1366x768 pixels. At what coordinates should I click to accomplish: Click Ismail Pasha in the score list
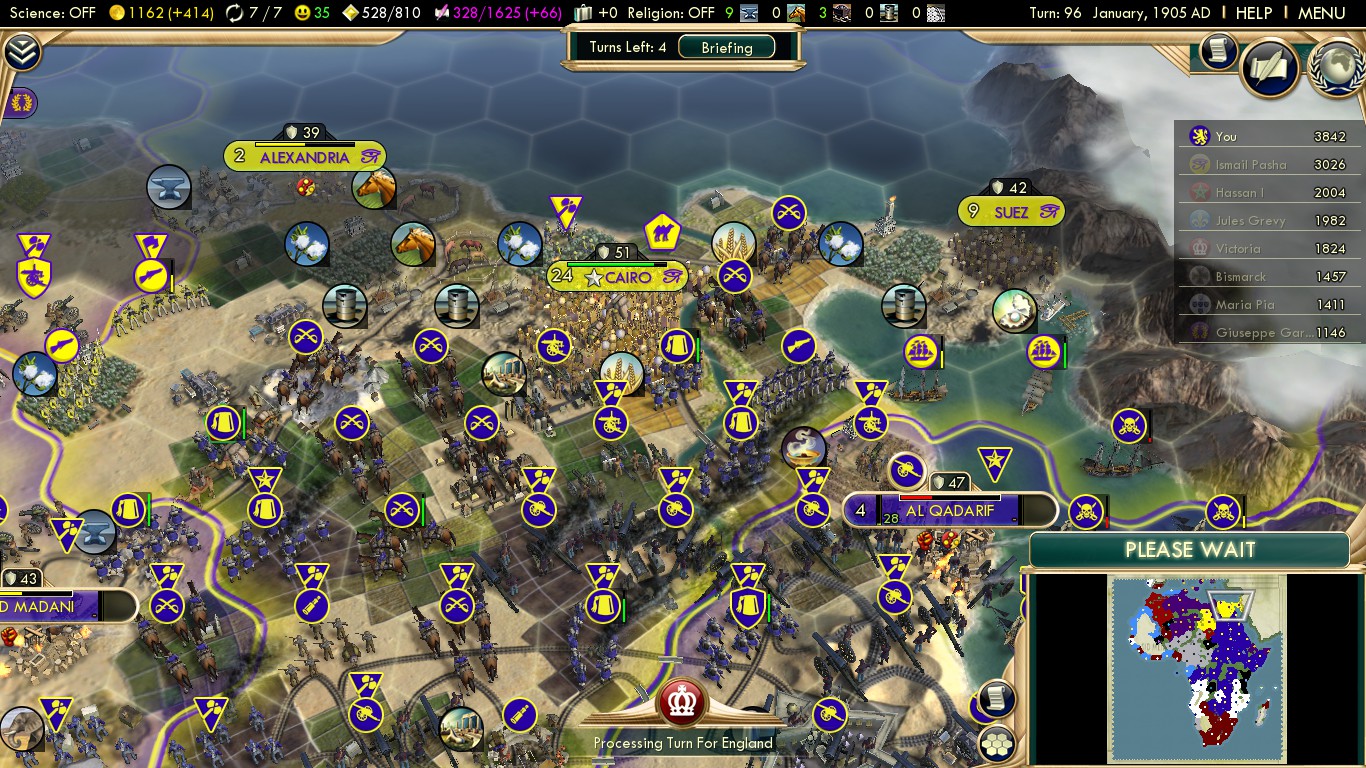[1250, 165]
